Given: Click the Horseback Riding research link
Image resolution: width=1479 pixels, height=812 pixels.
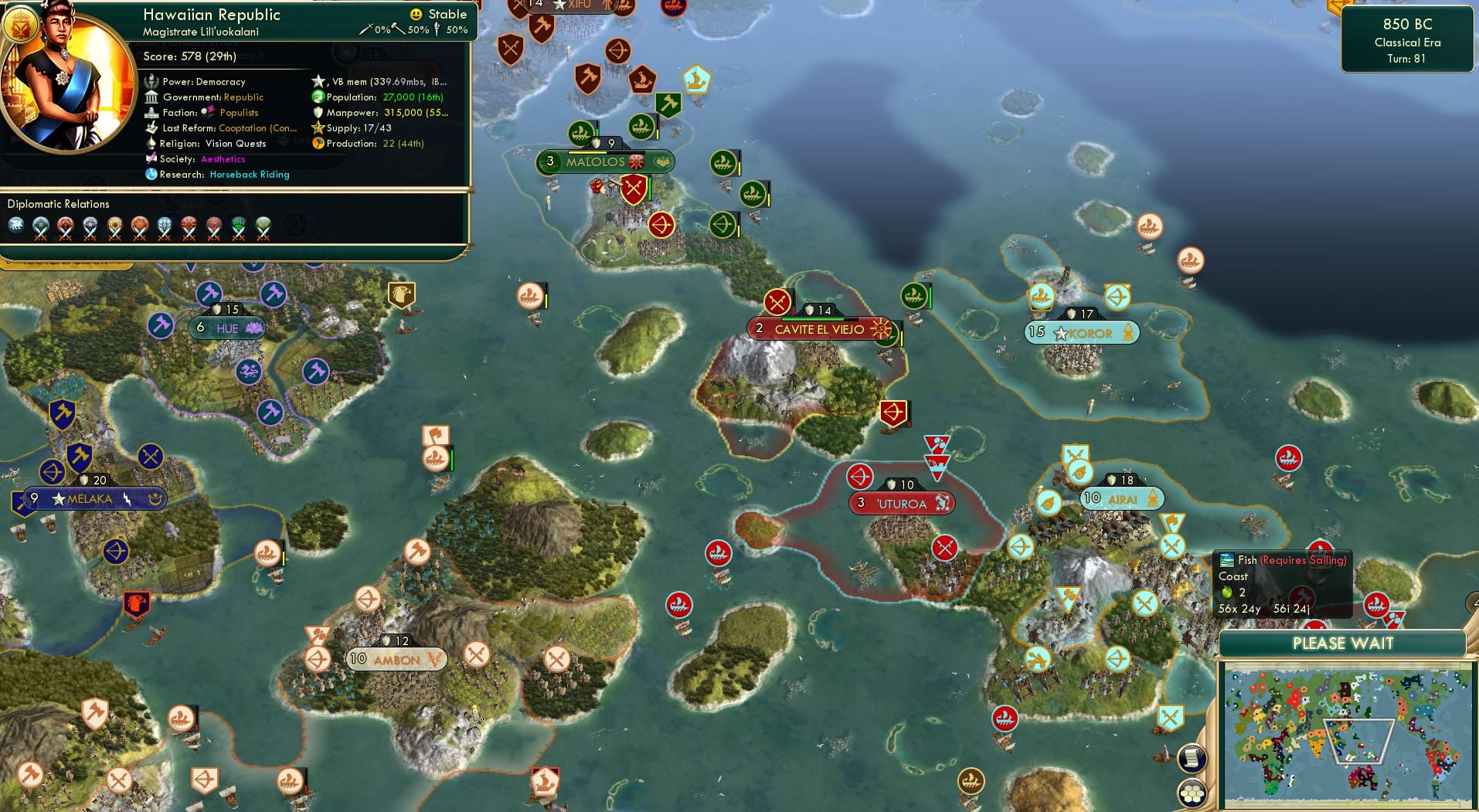Looking at the screenshot, I should [249, 175].
